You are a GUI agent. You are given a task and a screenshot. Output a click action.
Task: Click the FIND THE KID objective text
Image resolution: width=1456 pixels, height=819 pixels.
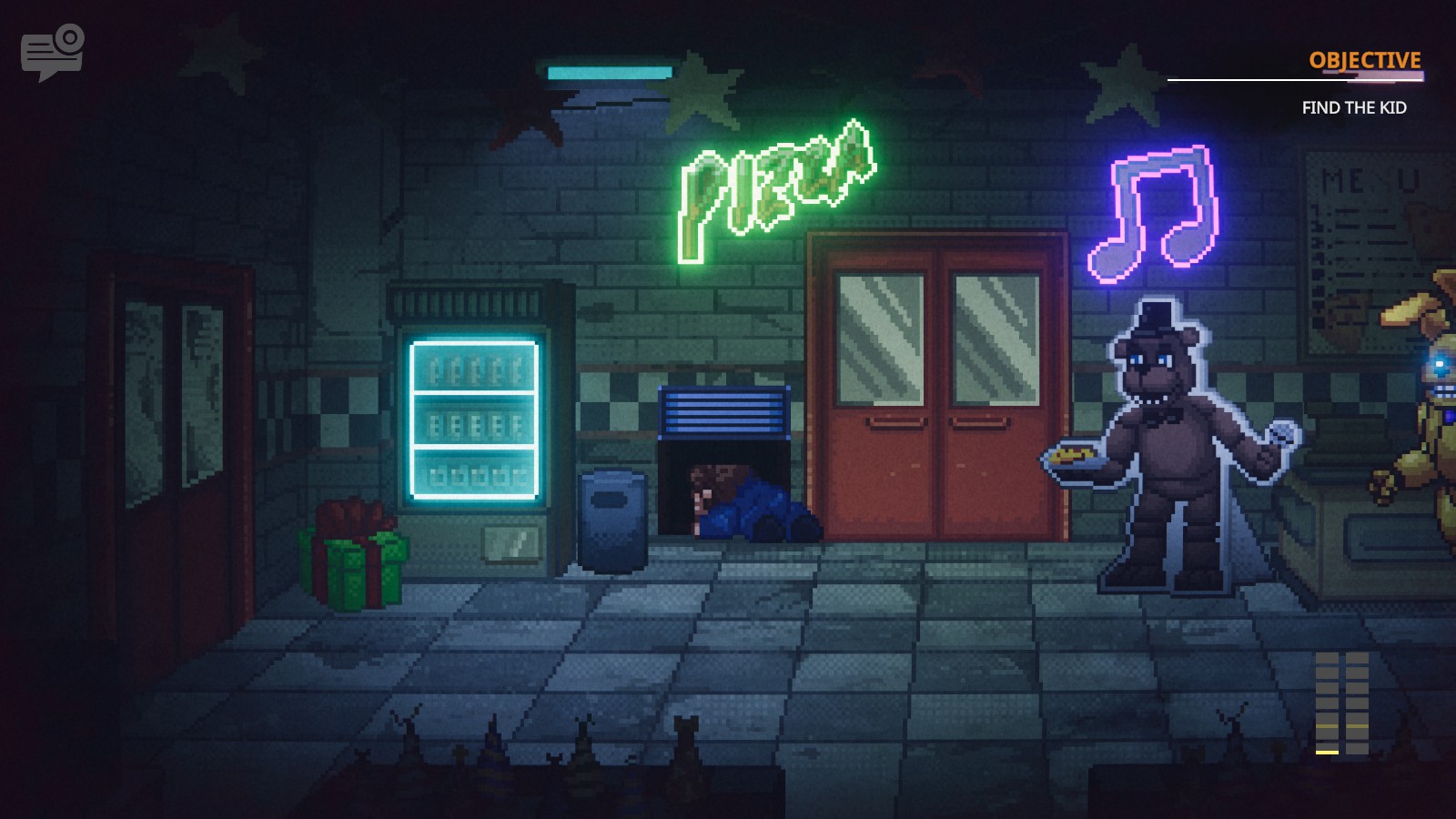coord(1353,106)
